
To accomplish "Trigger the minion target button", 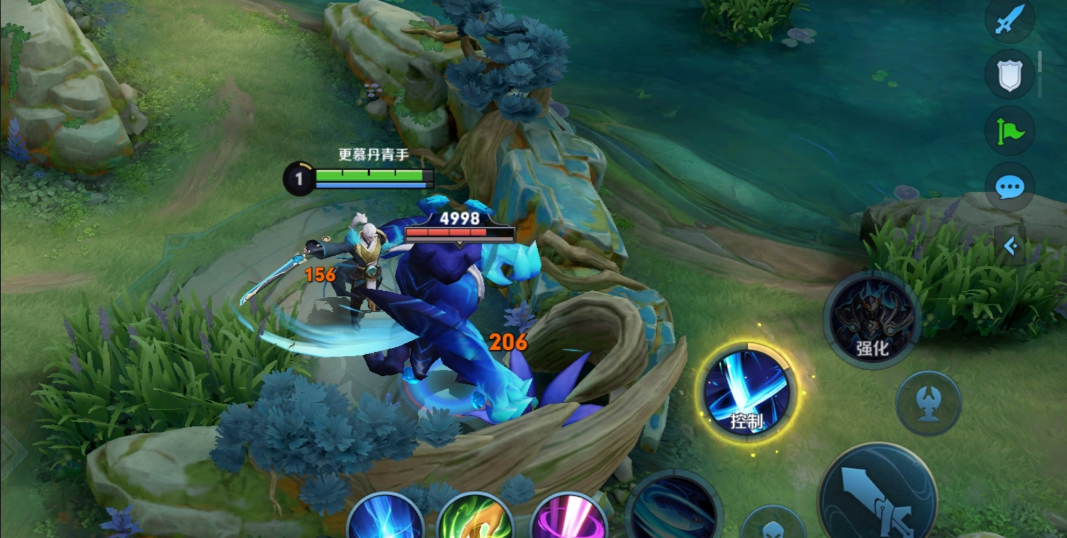I will (x=772, y=526).
